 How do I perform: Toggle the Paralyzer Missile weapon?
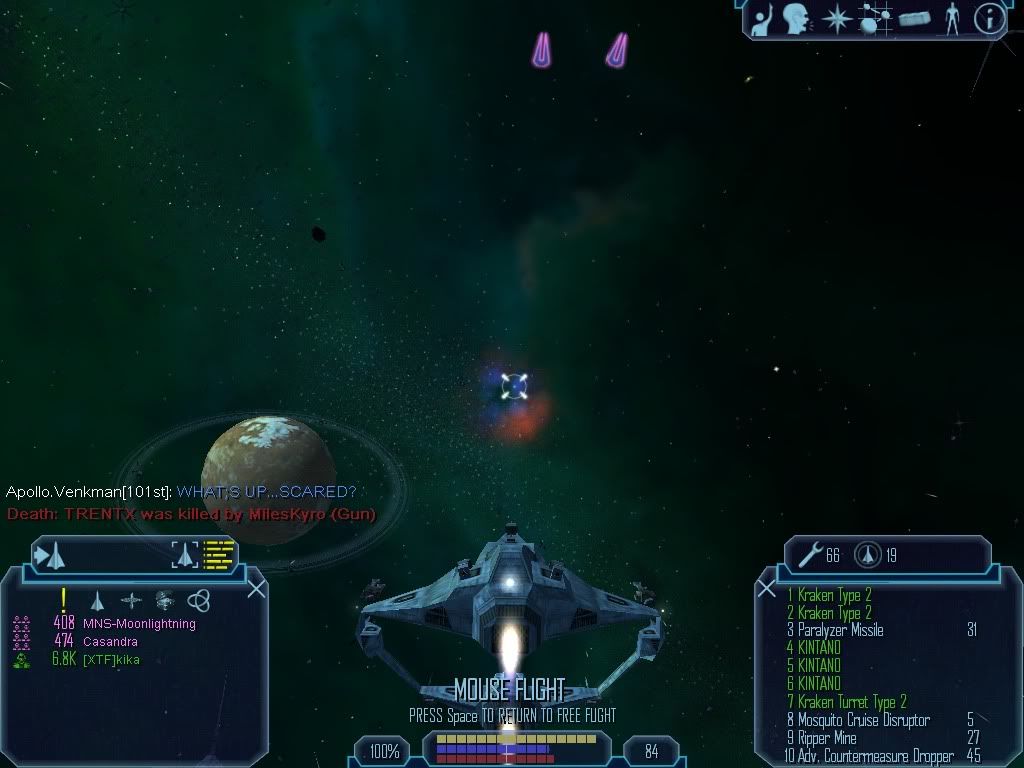click(x=840, y=630)
